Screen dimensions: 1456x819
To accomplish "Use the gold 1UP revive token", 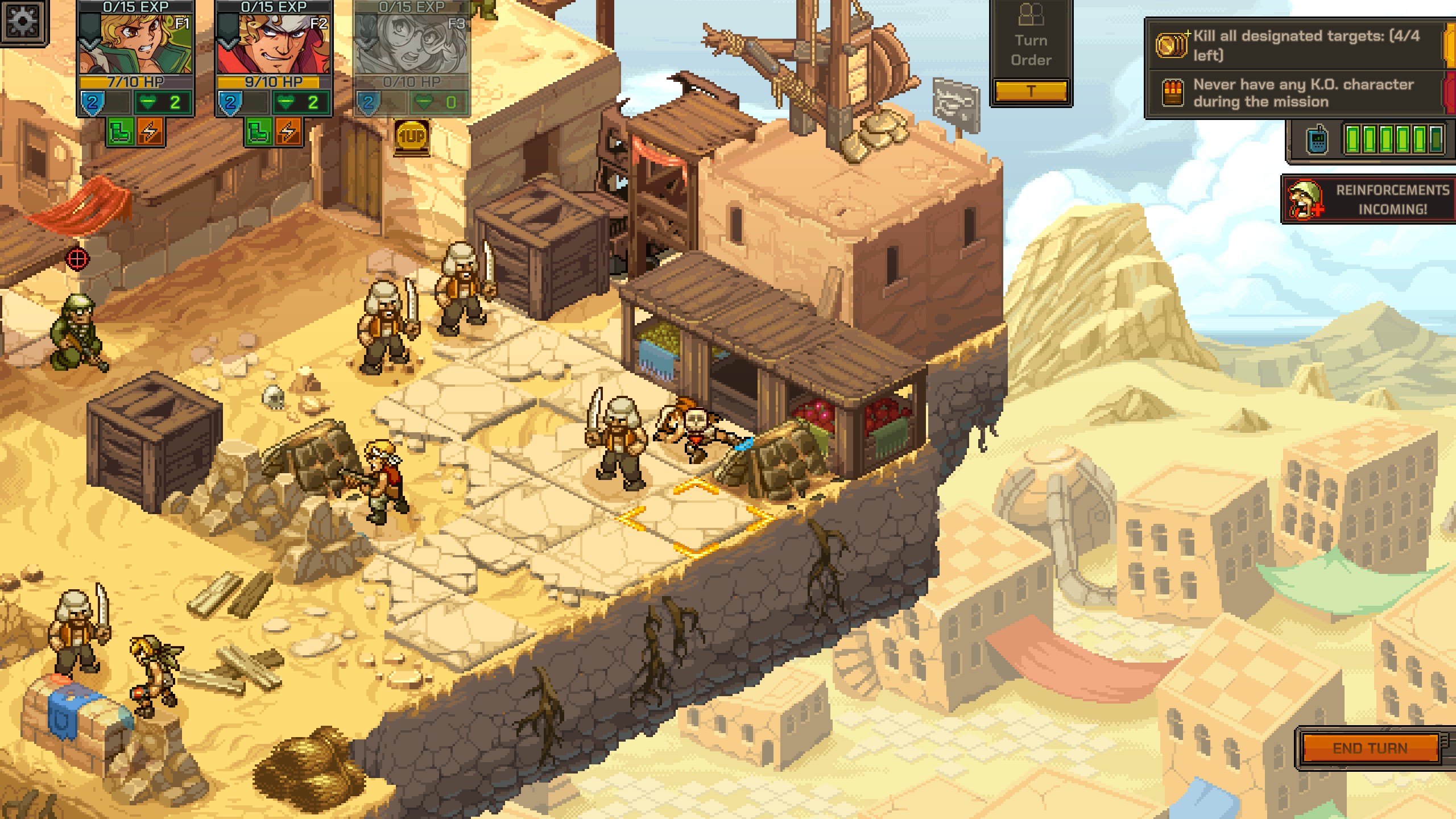I will [x=411, y=137].
